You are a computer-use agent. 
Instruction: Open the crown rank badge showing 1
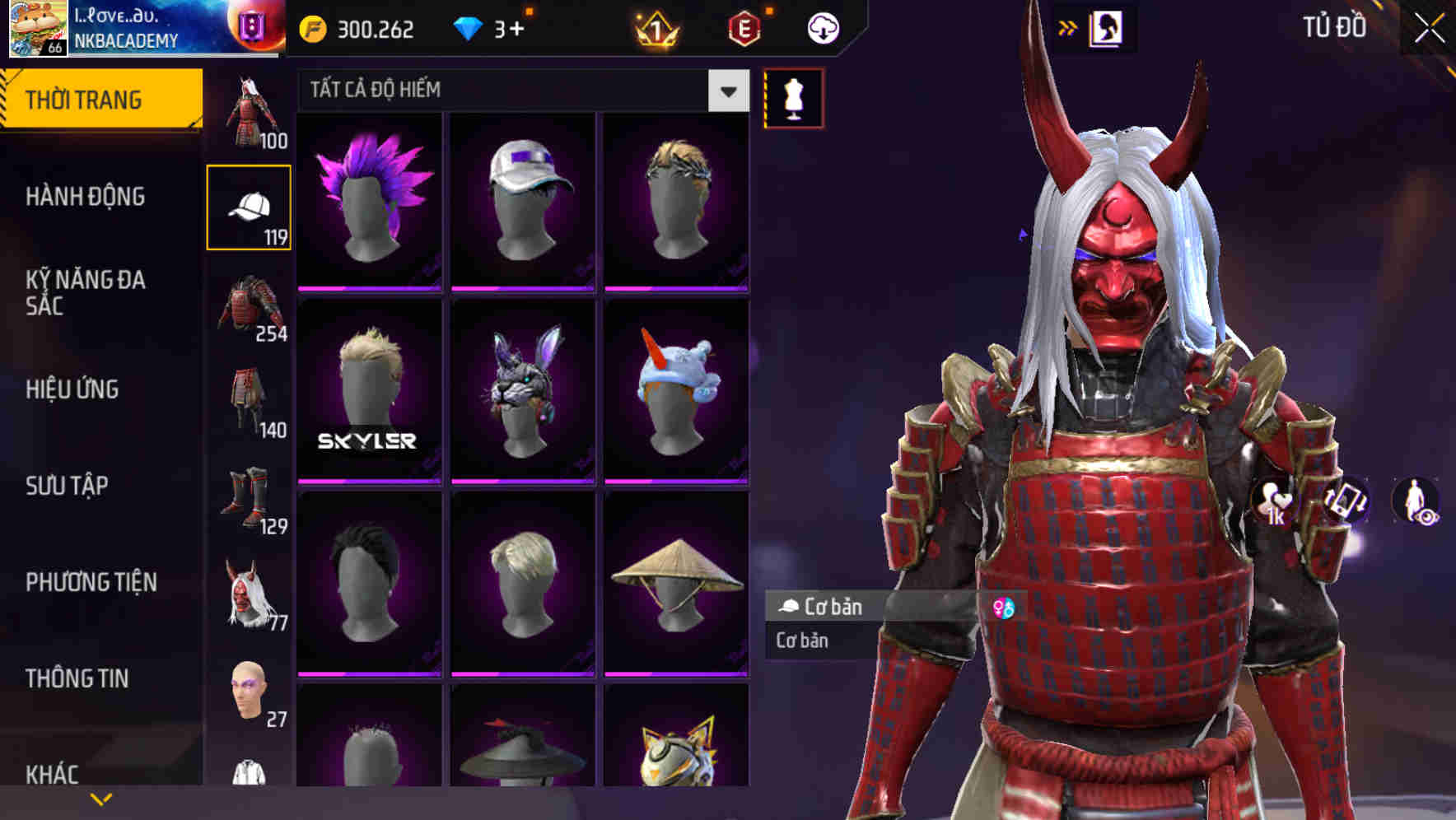pos(654,27)
